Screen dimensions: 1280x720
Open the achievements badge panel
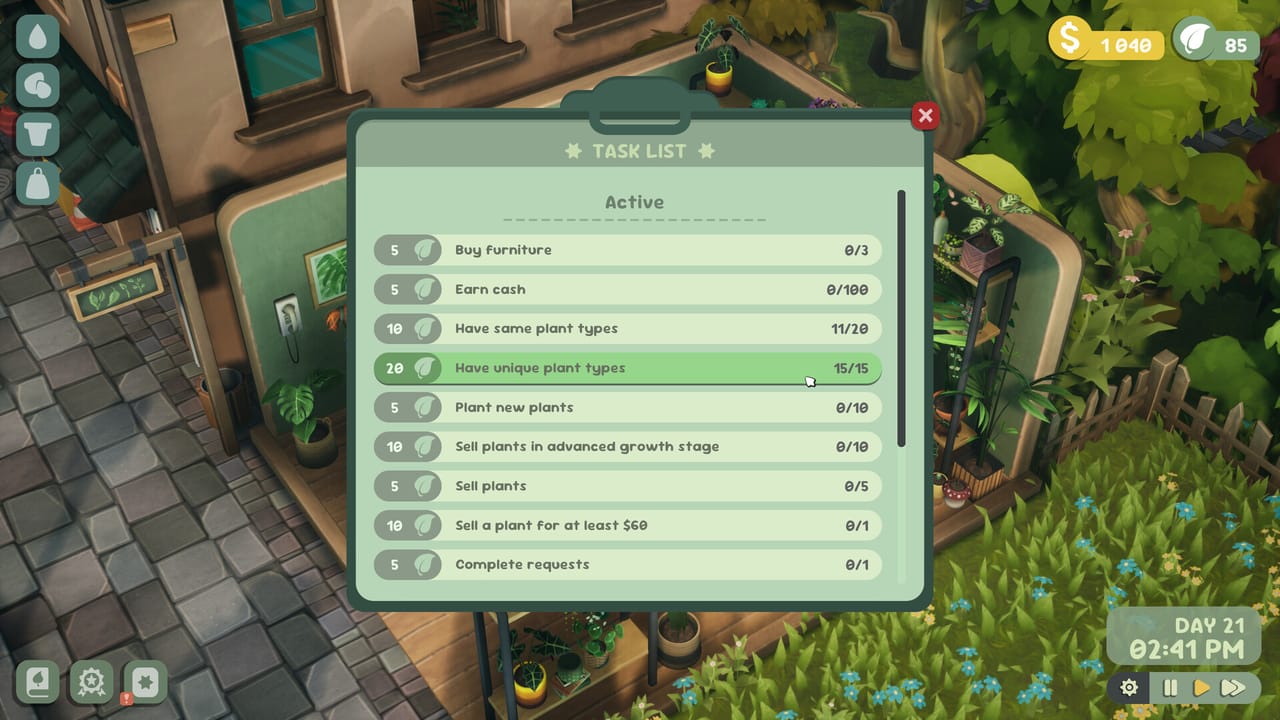91,683
